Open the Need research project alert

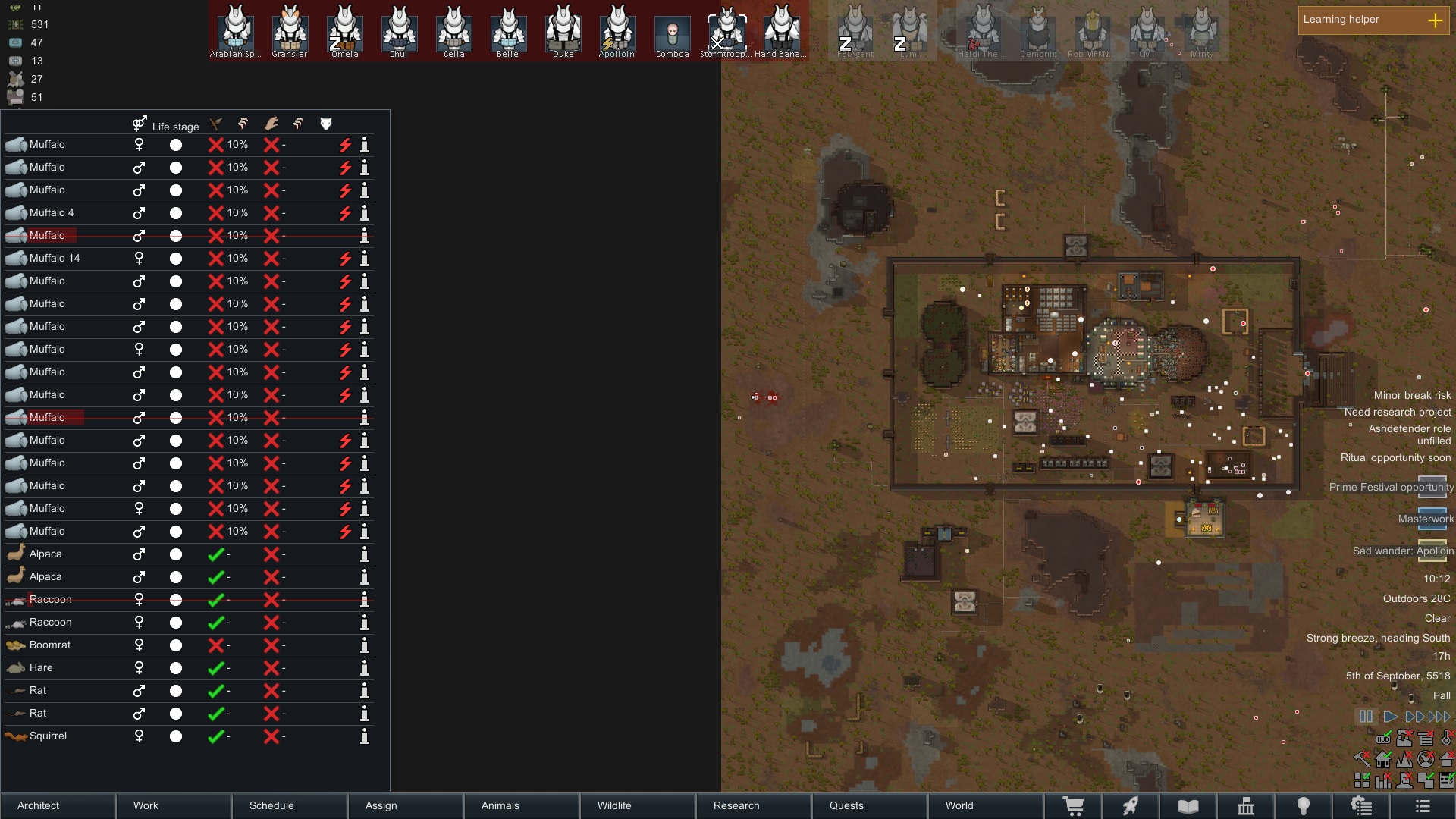click(x=1398, y=412)
